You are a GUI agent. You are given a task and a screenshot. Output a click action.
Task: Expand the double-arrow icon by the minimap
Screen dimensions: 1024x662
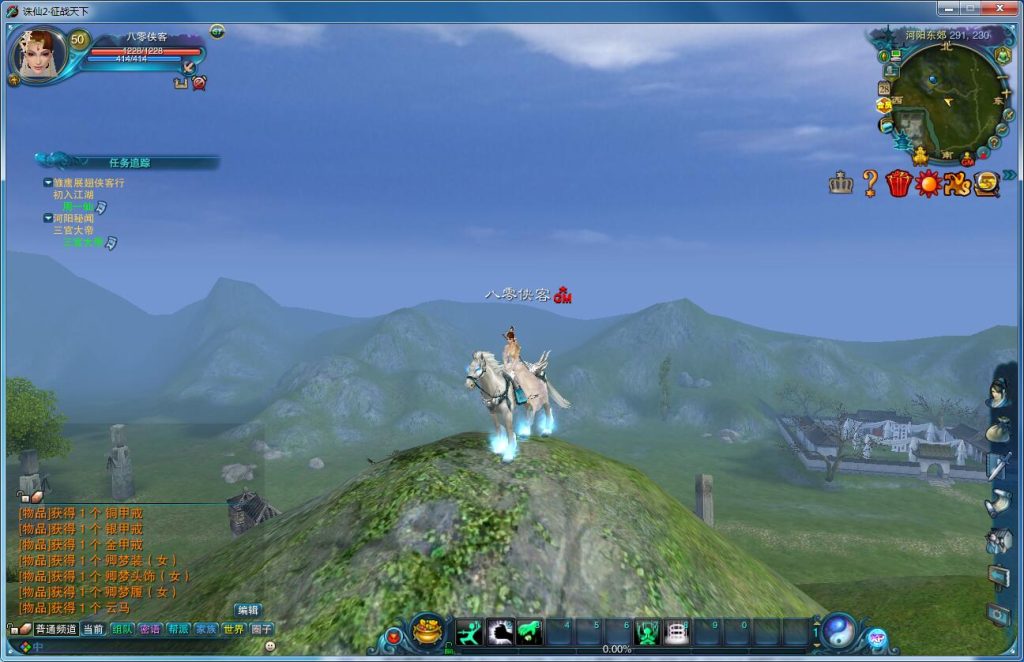click(1009, 175)
